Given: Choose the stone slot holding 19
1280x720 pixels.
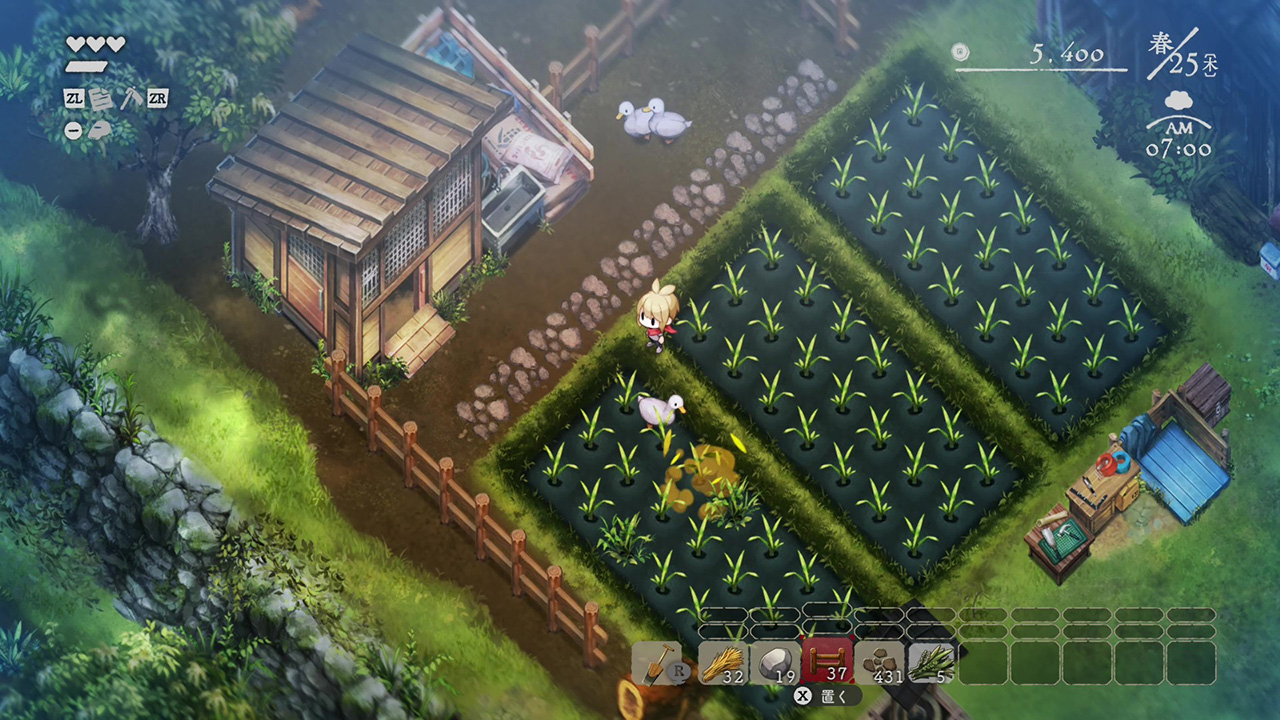Looking at the screenshot, I should [x=775, y=663].
